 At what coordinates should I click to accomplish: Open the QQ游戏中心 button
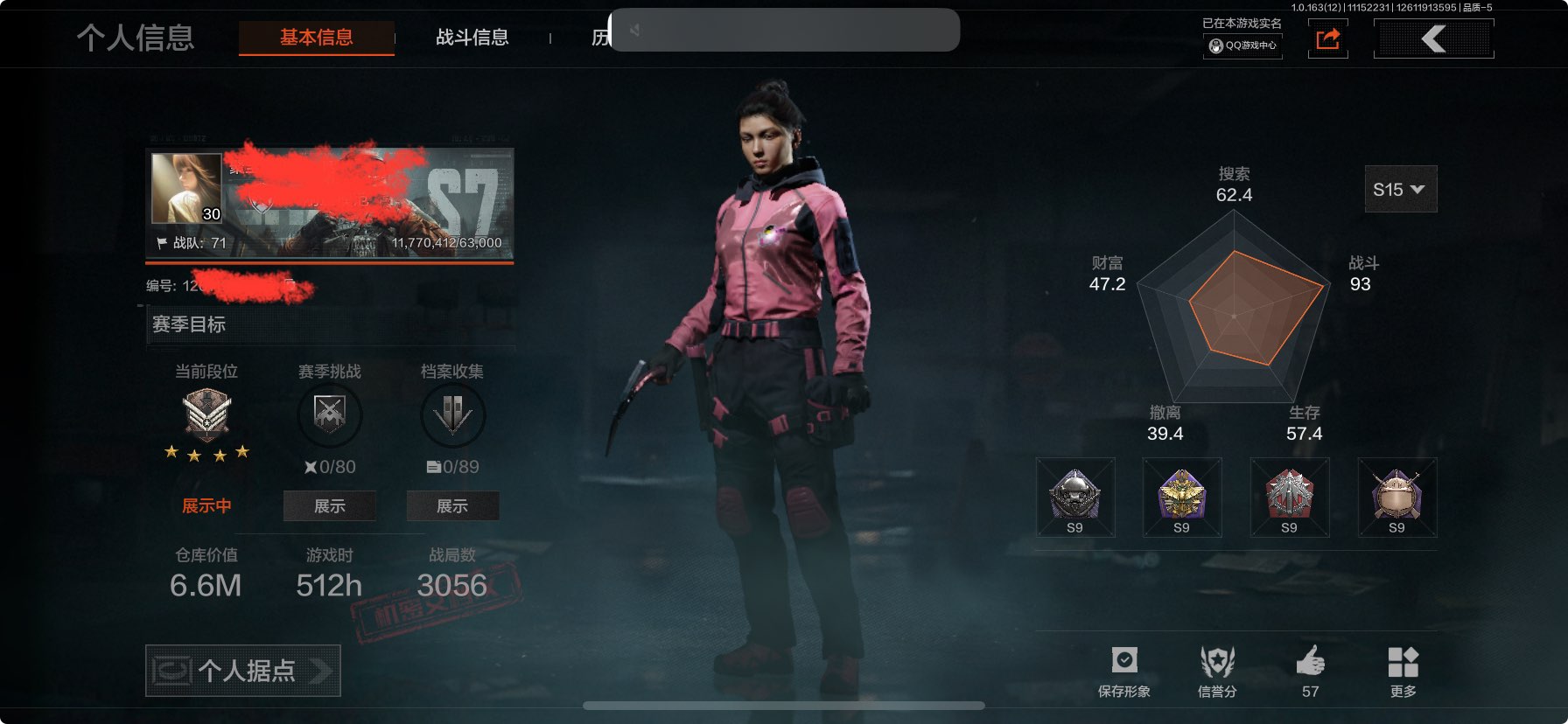tap(1242, 45)
